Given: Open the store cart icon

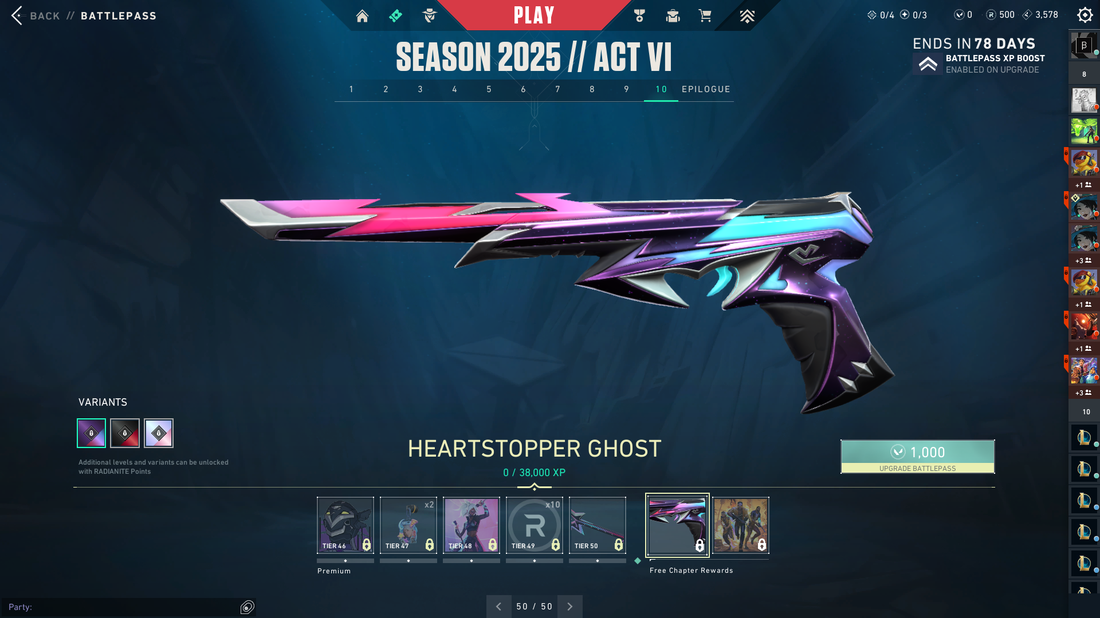Looking at the screenshot, I should click(x=705, y=16).
